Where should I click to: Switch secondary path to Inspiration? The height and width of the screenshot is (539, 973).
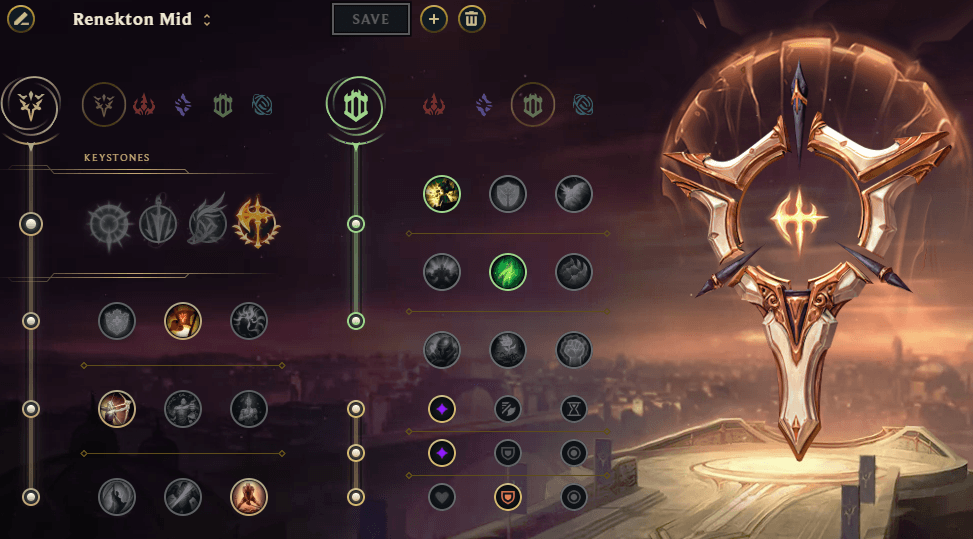[x=584, y=104]
